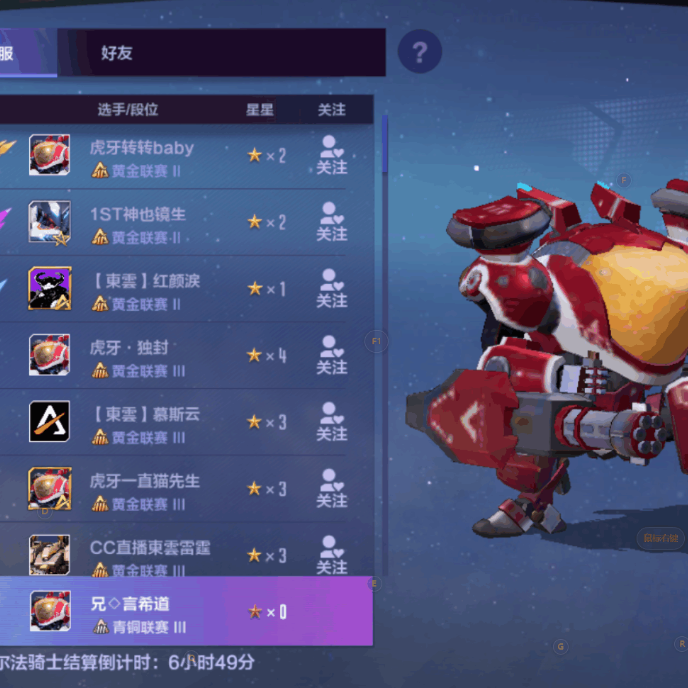Switch to the 好友 tab

coord(117,53)
